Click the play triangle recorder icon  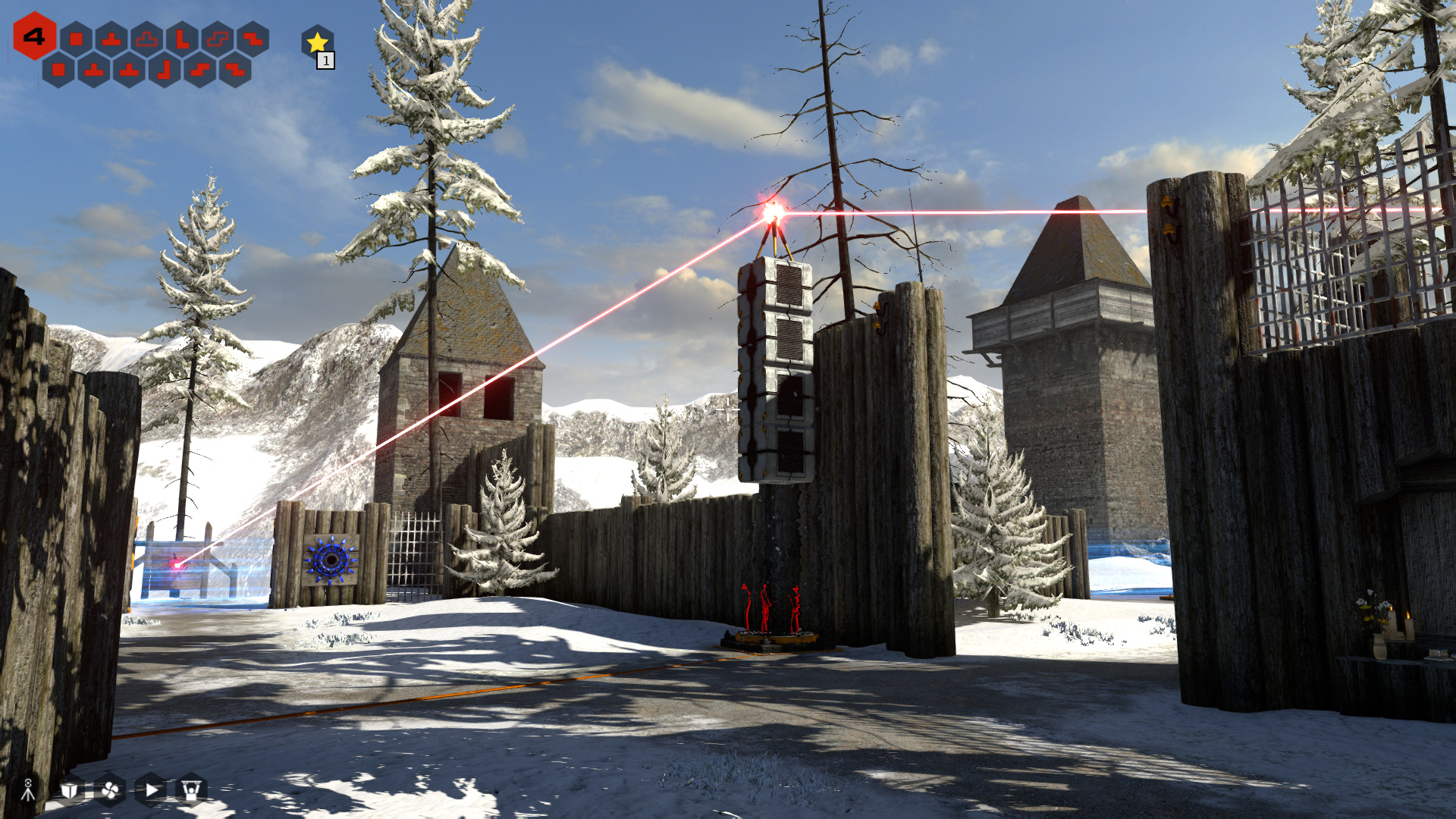pyautogui.click(x=151, y=790)
